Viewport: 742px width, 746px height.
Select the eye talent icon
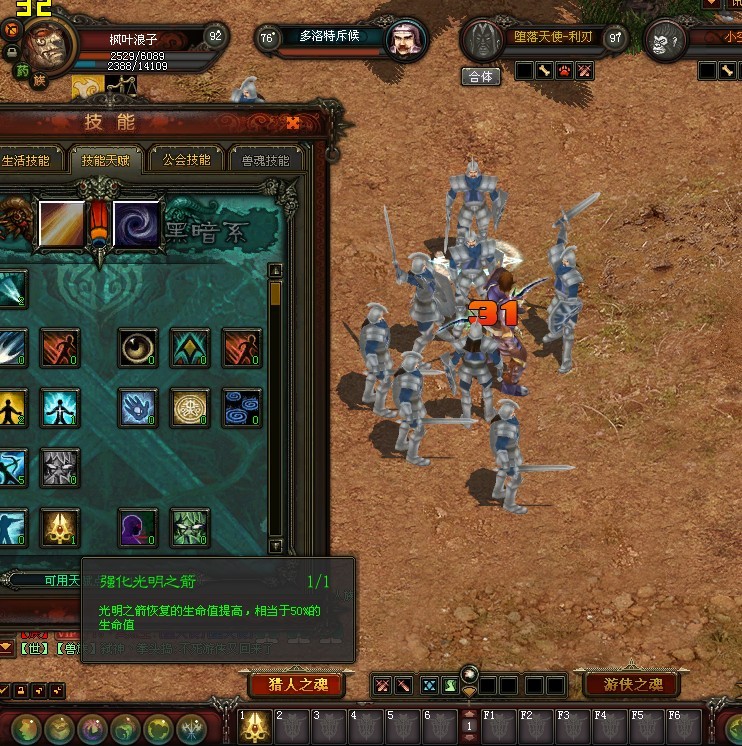(x=138, y=348)
